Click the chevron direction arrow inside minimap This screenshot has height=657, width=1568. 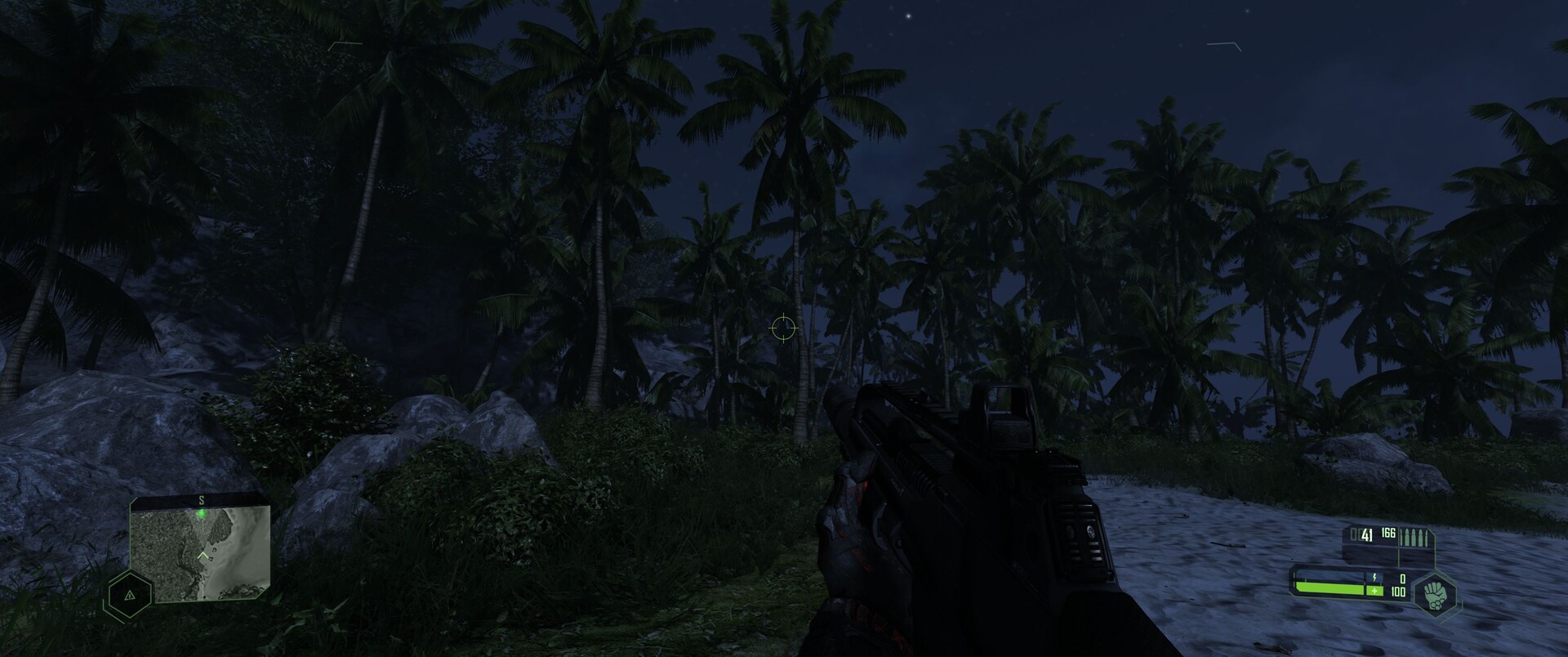tap(203, 555)
